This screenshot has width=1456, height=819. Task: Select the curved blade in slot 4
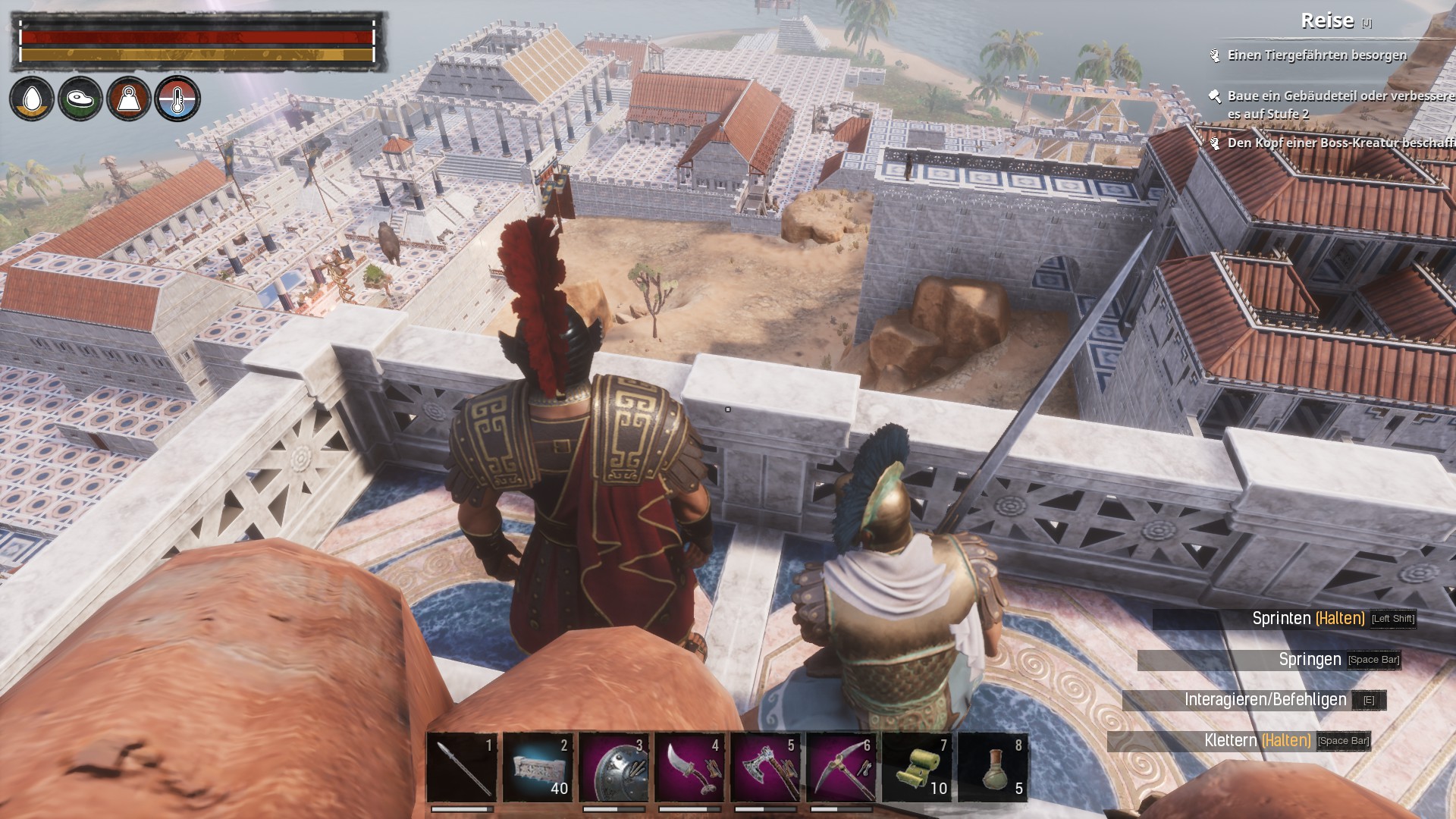(x=689, y=767)
